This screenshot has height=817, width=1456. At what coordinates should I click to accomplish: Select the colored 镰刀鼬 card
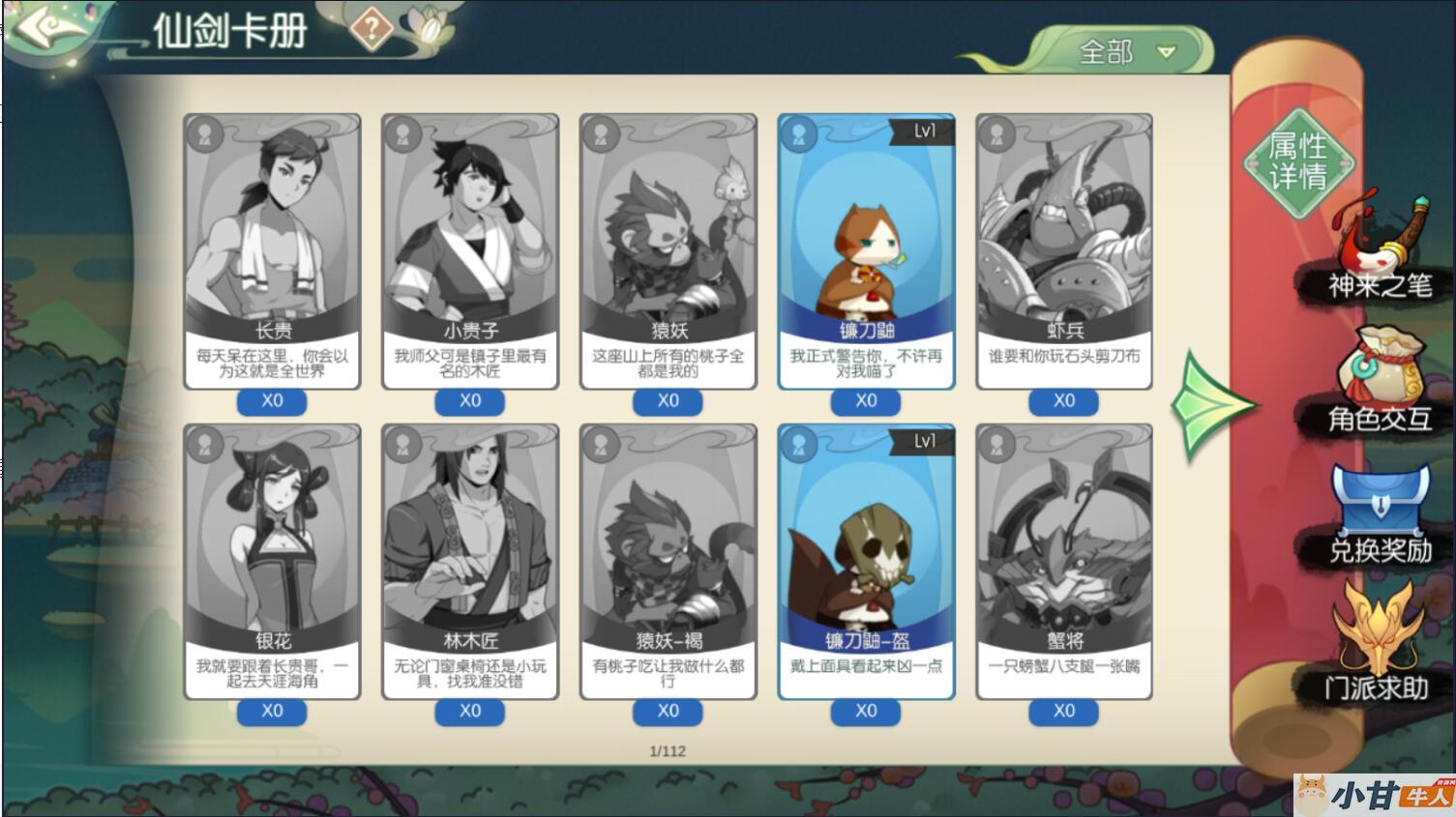[x=866, y=249]
